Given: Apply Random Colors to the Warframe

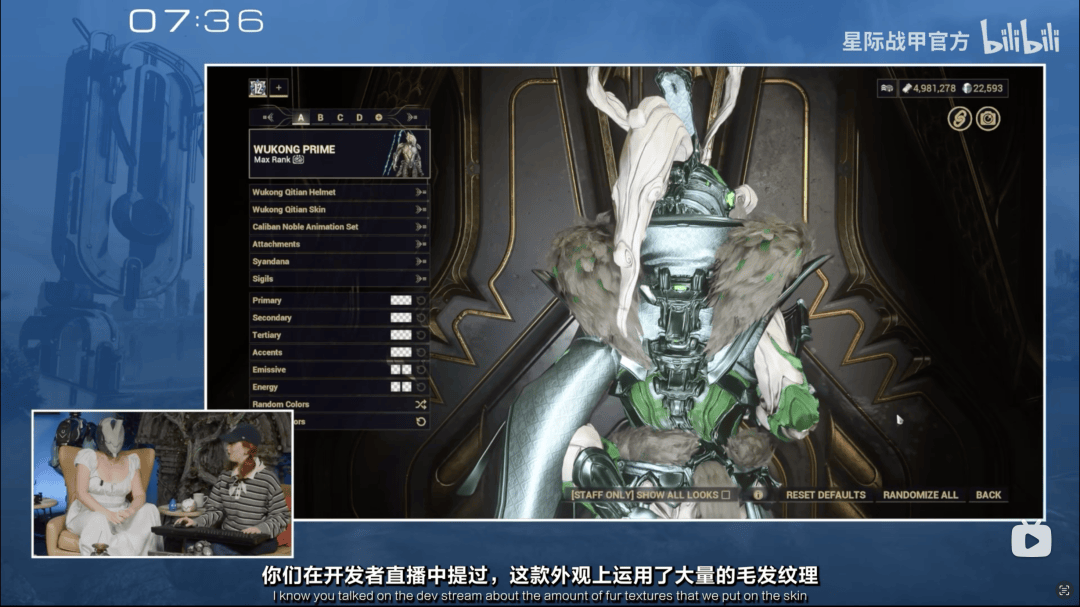Looking at the screenshot, I should pyautogui.click(x=420, y=405).
